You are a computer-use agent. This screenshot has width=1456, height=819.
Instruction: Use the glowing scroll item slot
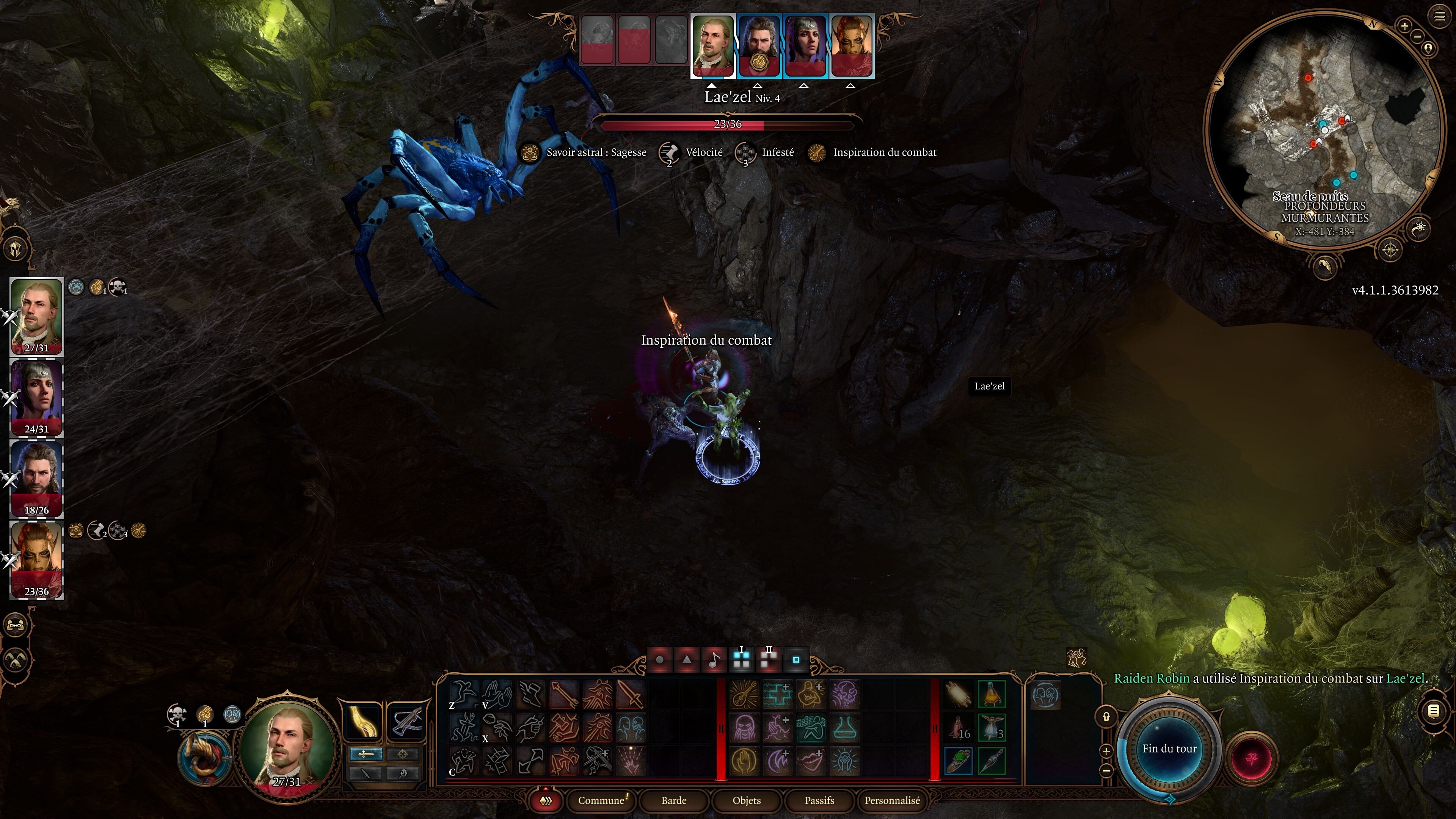coord(959,695)
